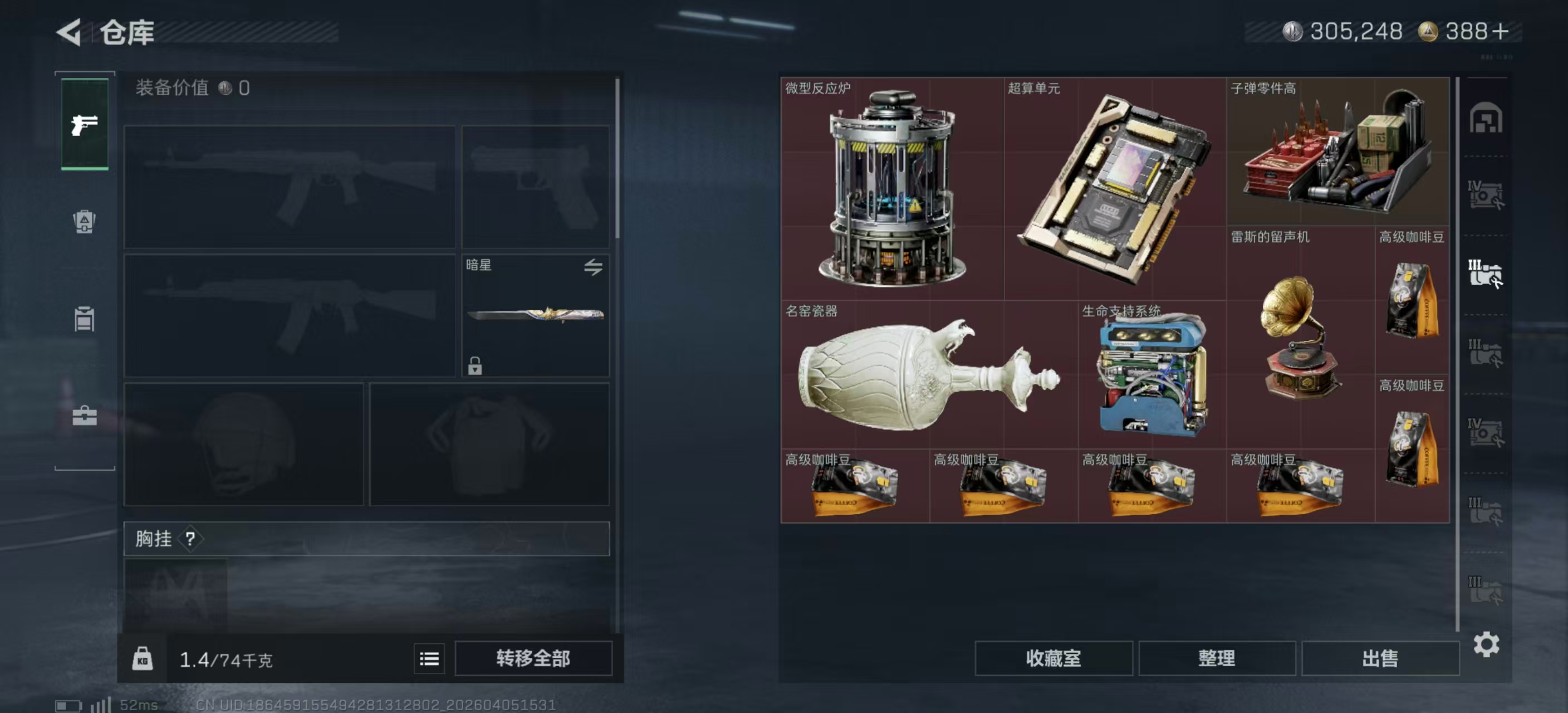Switch to the pistol weapons tab
The height and width of the screenshot is (713, 1568).
click(x=85, y=125)
